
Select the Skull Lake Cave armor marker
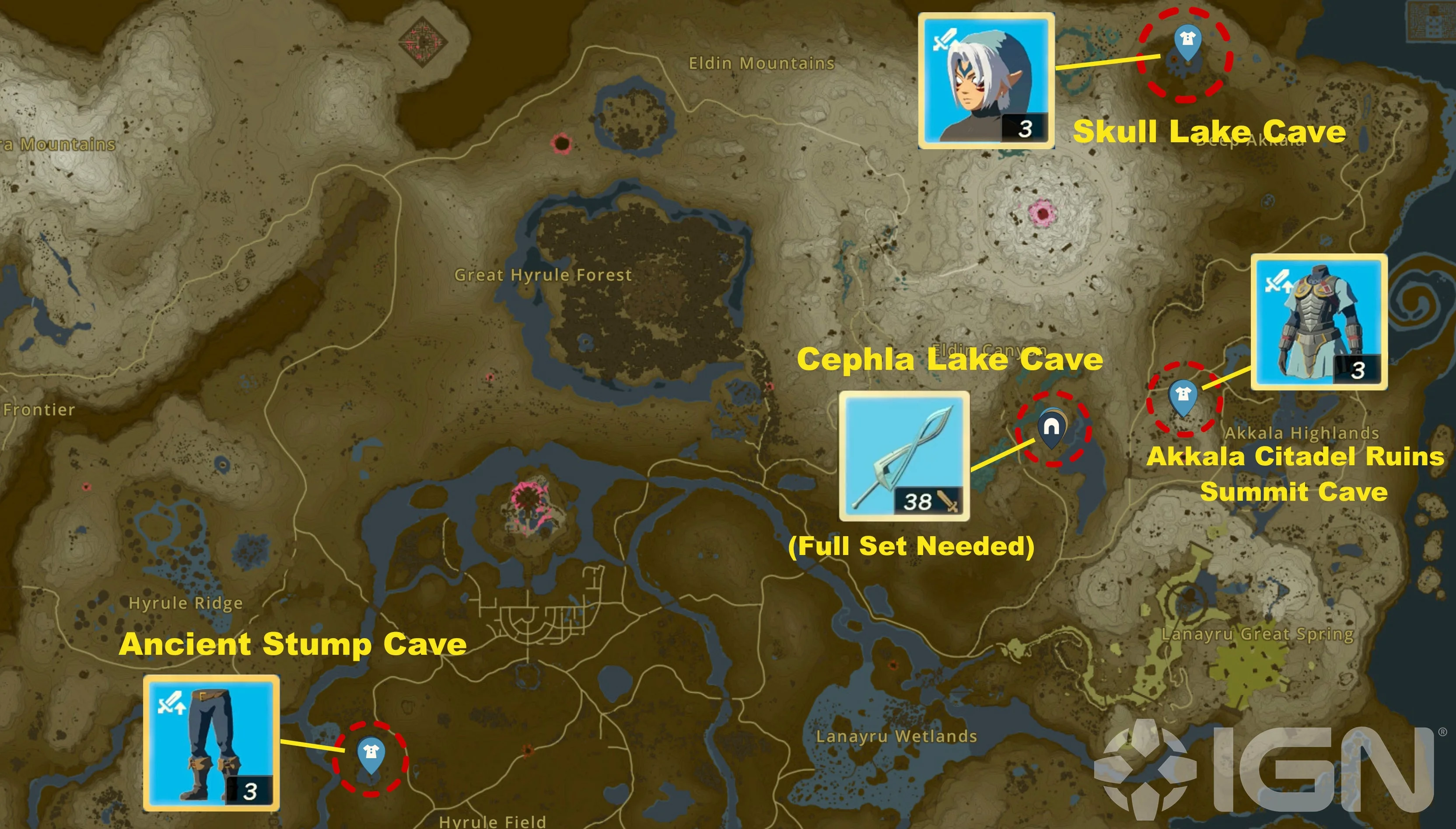click(1187, 40)
